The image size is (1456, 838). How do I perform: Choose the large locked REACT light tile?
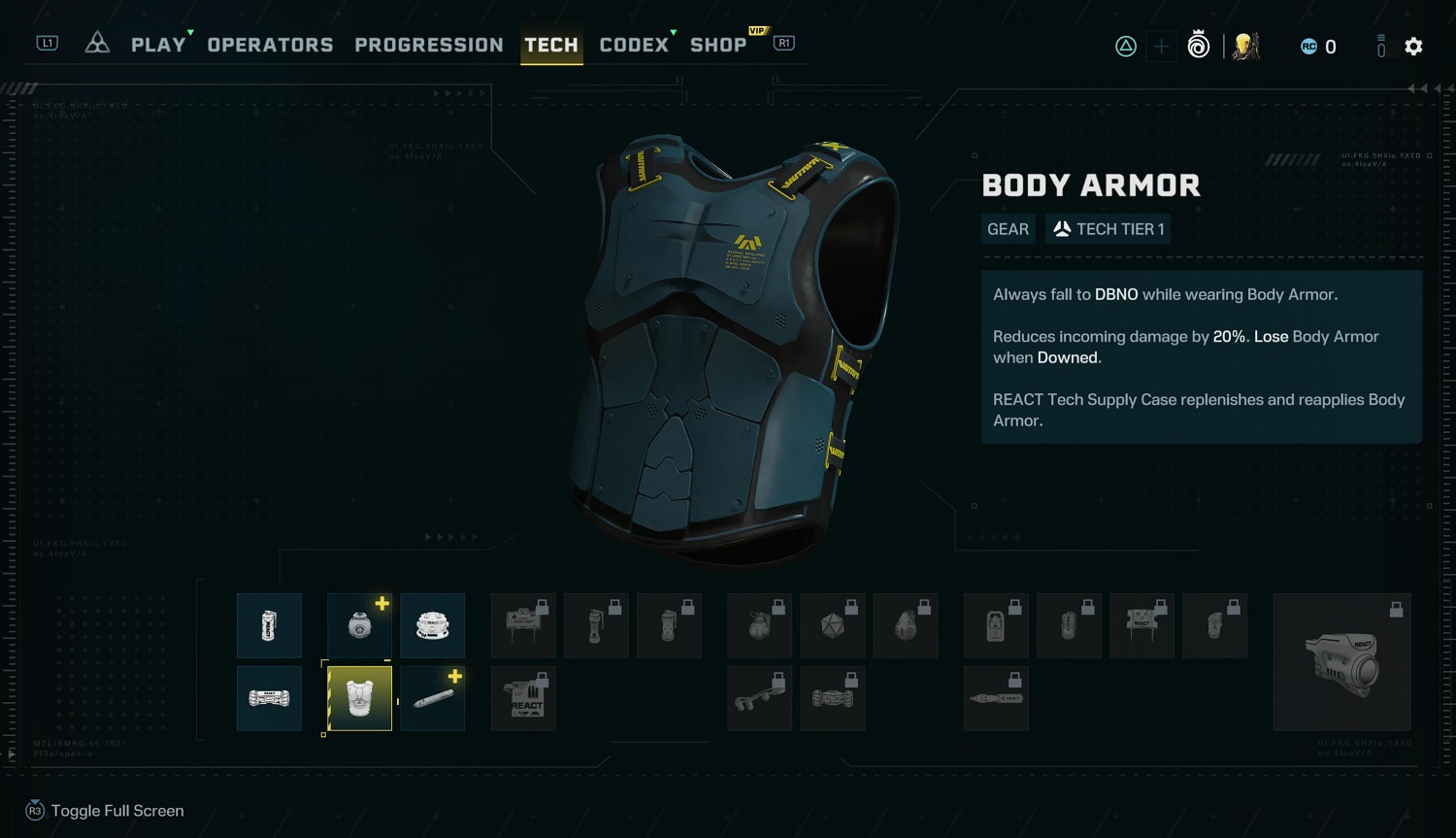tap(1341, 662)
